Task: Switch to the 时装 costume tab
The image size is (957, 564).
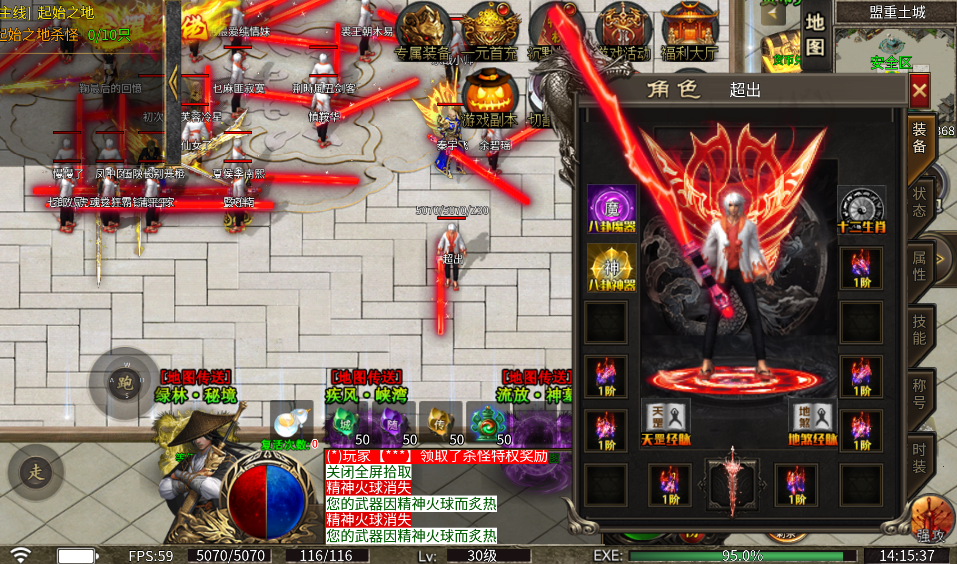Action: pyautogui.click(x=919, y=457)
